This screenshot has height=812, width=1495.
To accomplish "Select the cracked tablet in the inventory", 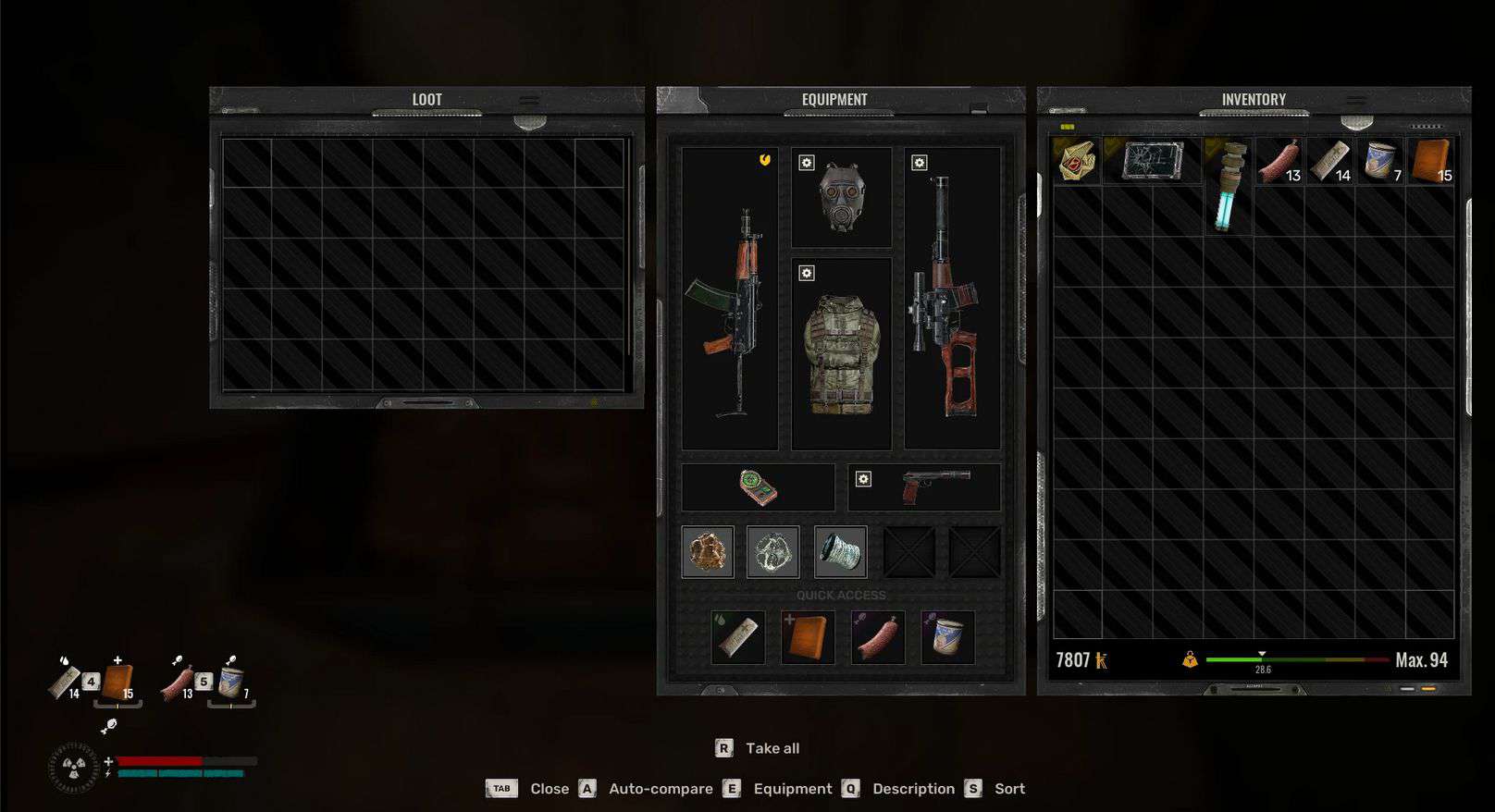I will pos(1152,161).
